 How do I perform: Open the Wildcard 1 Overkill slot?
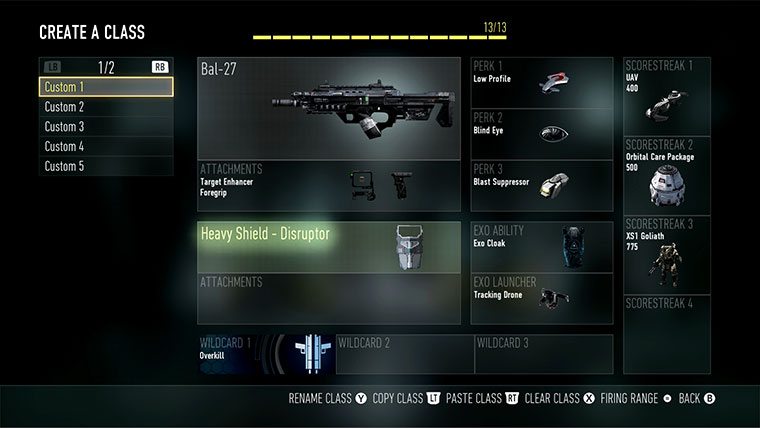click(265, 354)
